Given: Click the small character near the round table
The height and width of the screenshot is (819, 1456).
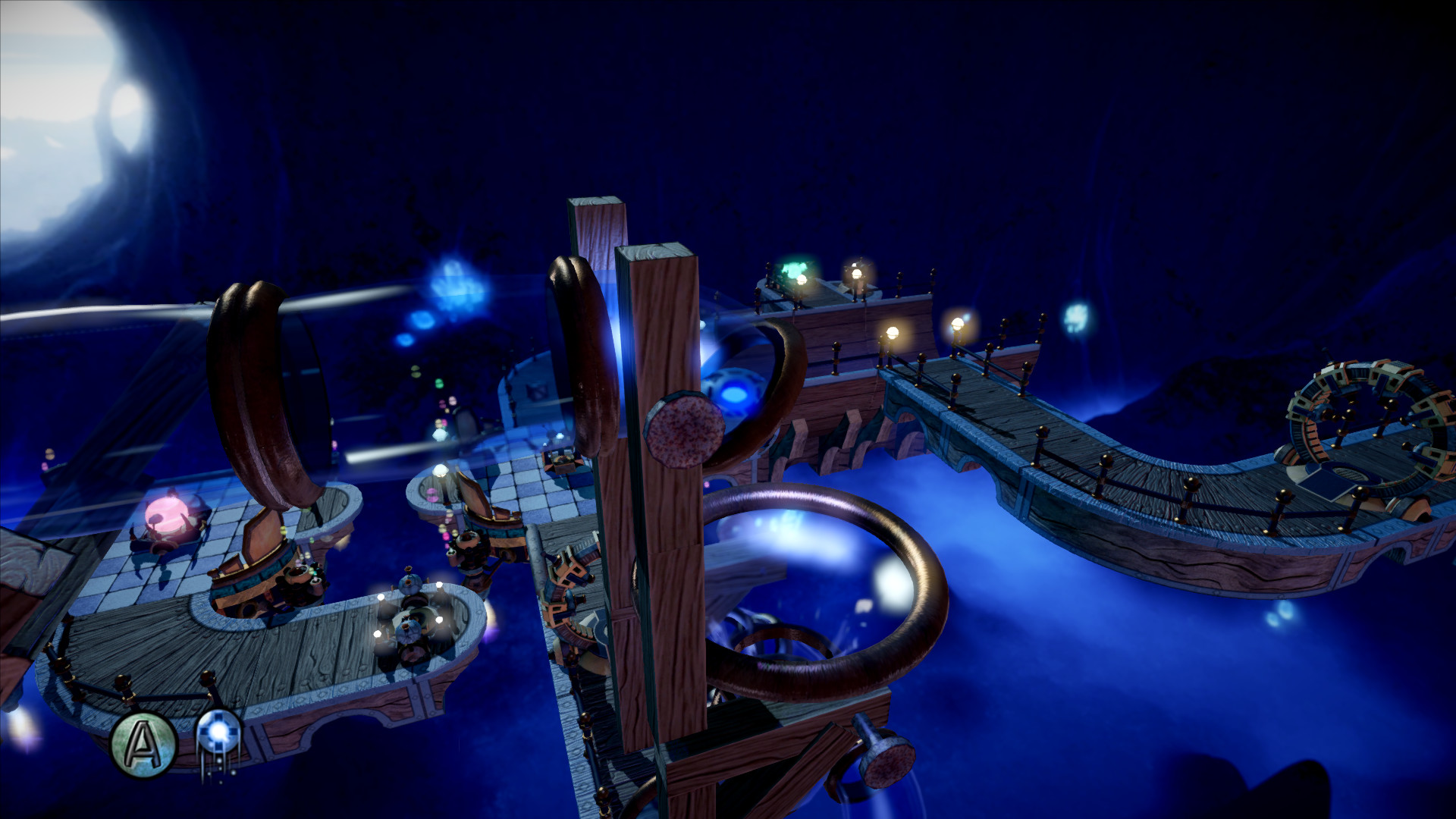Looking at the screenshot, I should point(409,629).
